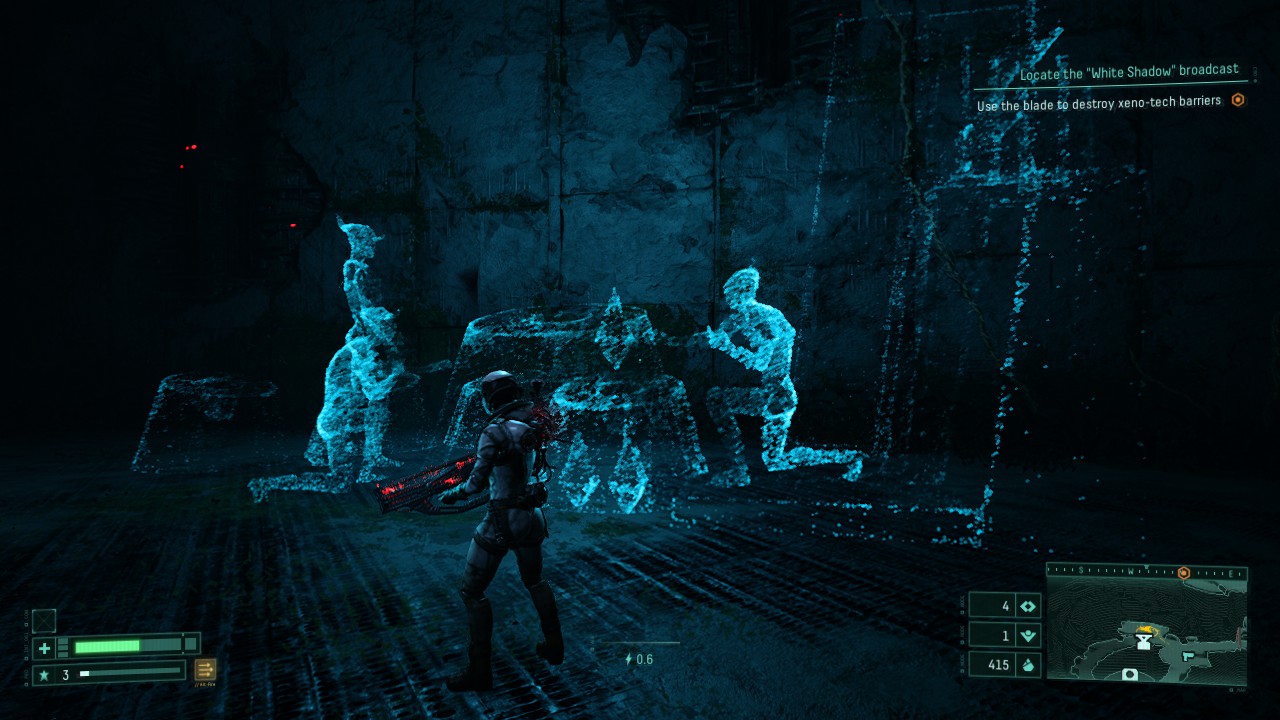
Task: Select the Alt-Fire arrows icon
Action: [203, 670]
